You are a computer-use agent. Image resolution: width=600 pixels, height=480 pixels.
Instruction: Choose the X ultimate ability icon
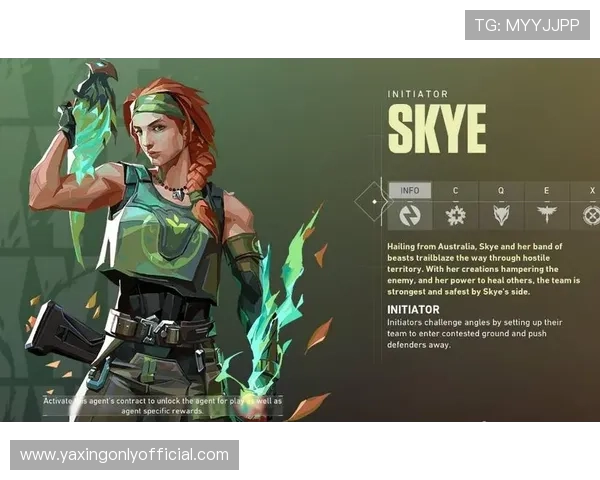tap(591, 214)
